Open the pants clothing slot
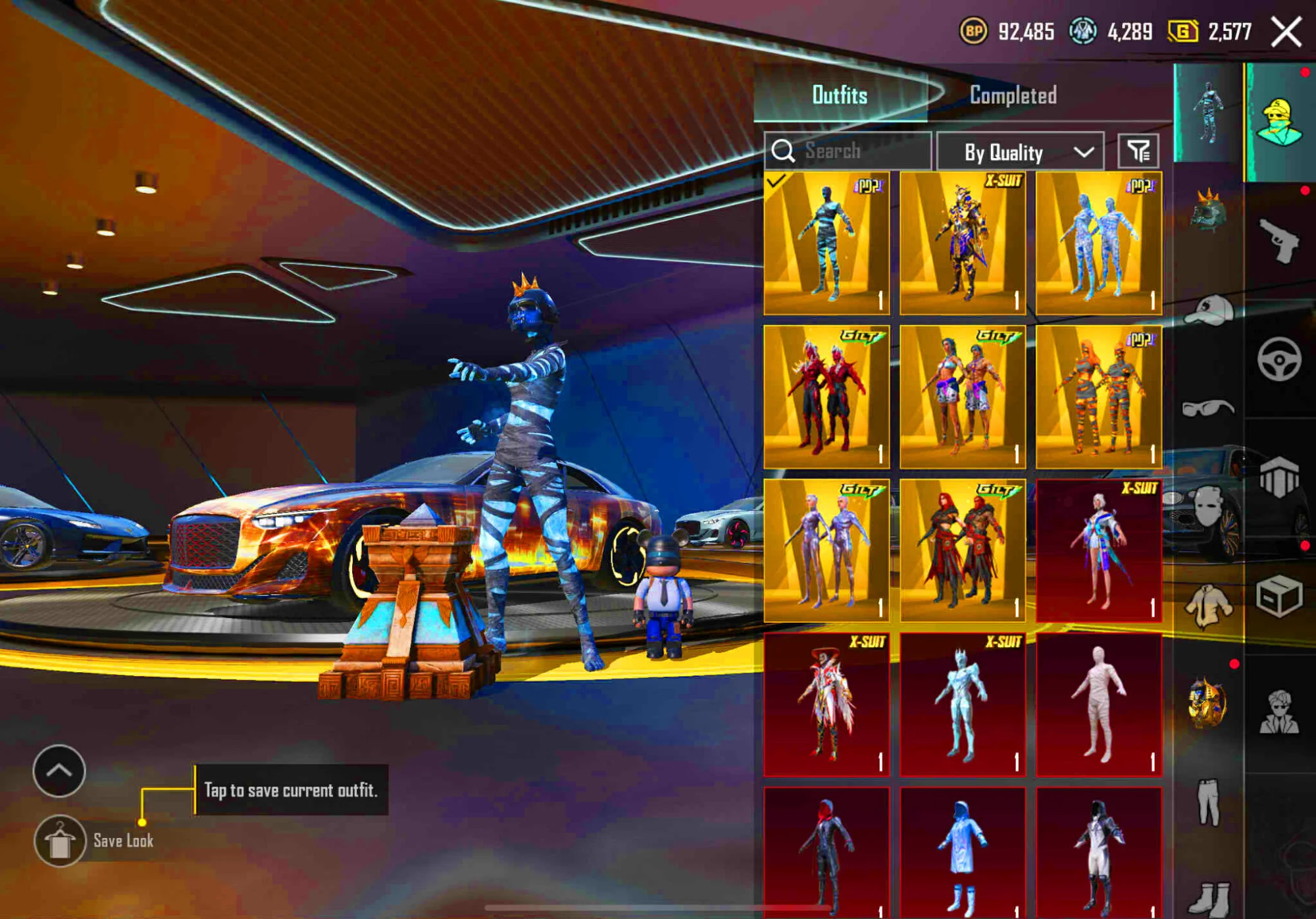 click(x=1209, y=802)
